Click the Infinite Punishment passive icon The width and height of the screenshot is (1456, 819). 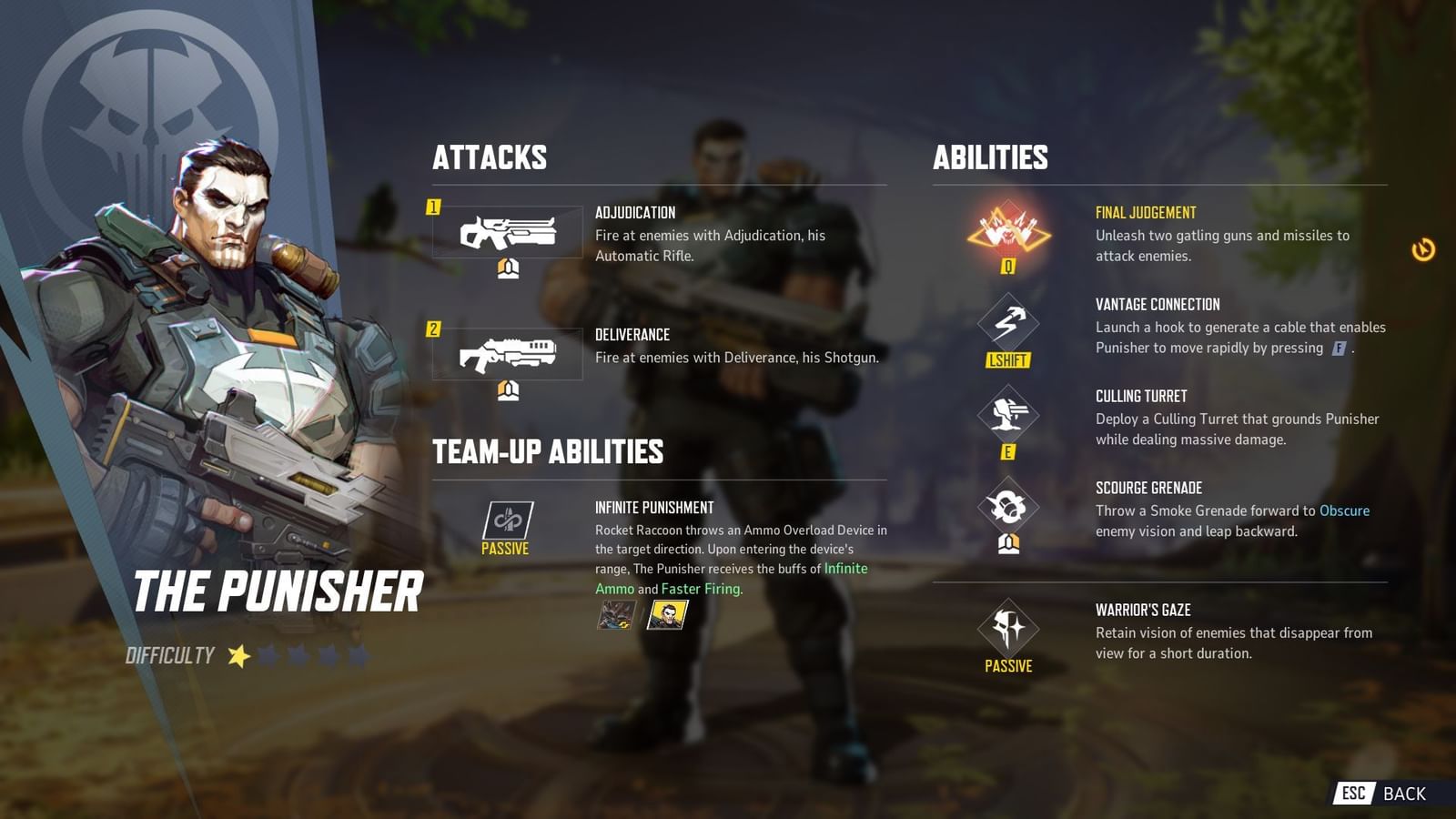510,519
